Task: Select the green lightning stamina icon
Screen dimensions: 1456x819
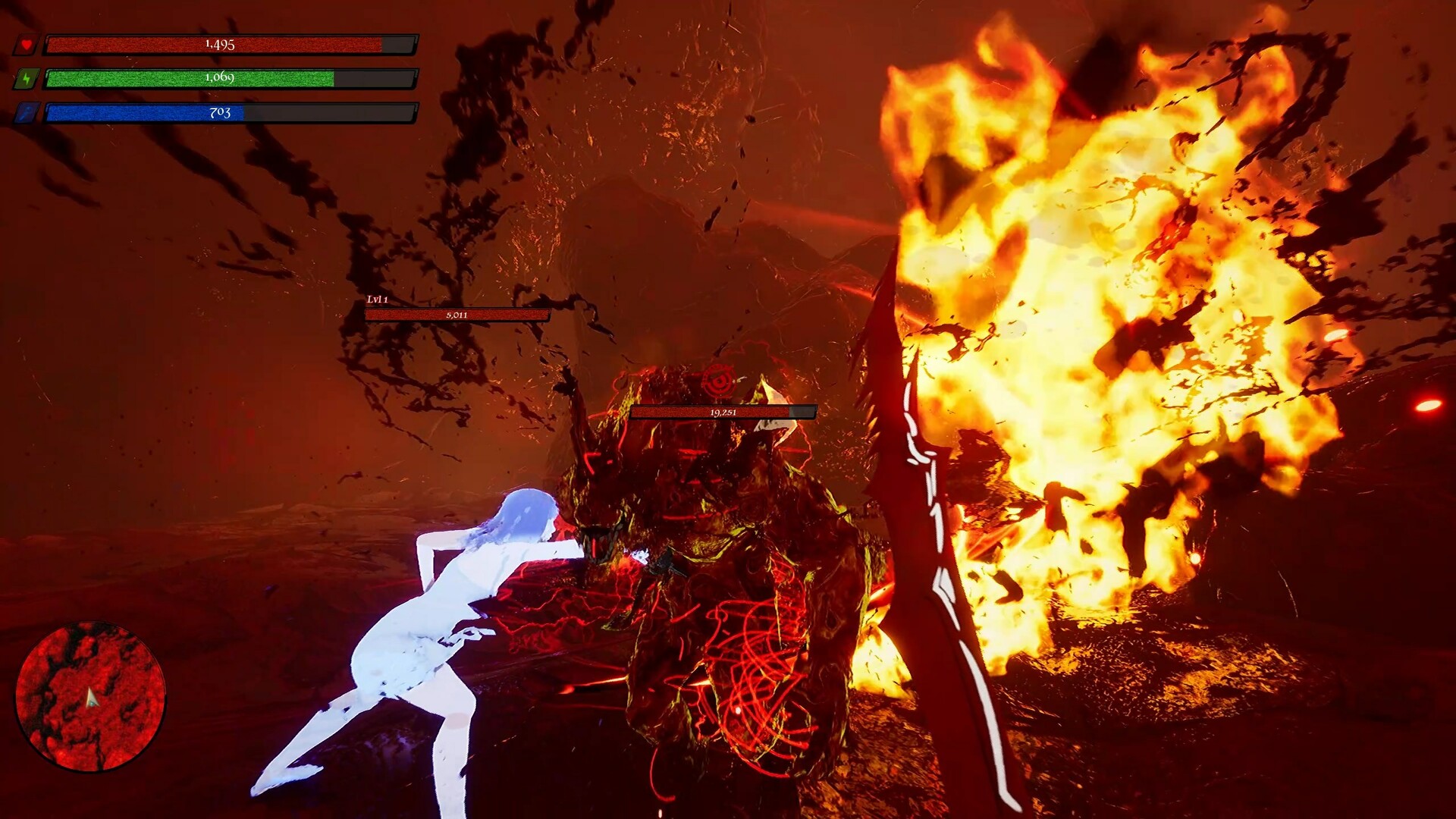Action: 25,78
